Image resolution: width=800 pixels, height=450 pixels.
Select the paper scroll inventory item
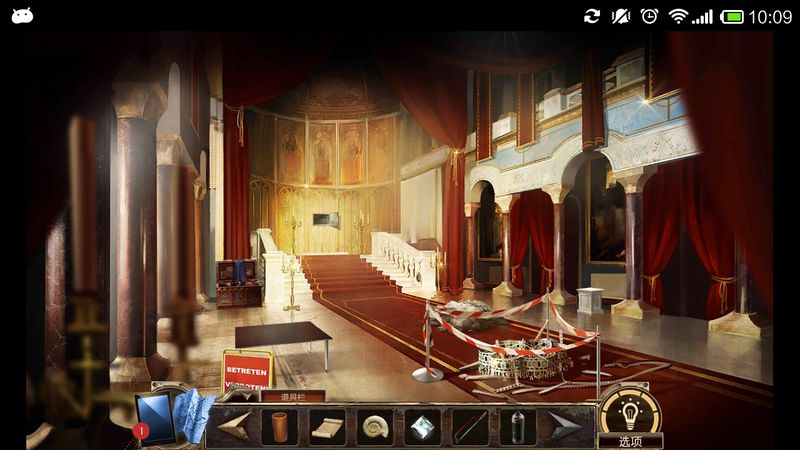327,427
